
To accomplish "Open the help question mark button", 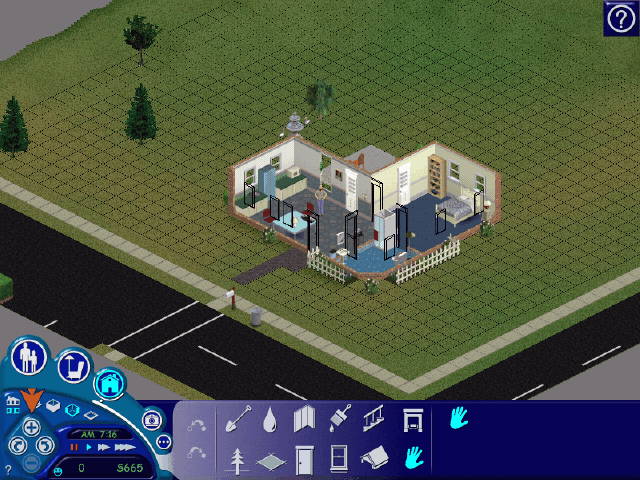I will [619, 18].
